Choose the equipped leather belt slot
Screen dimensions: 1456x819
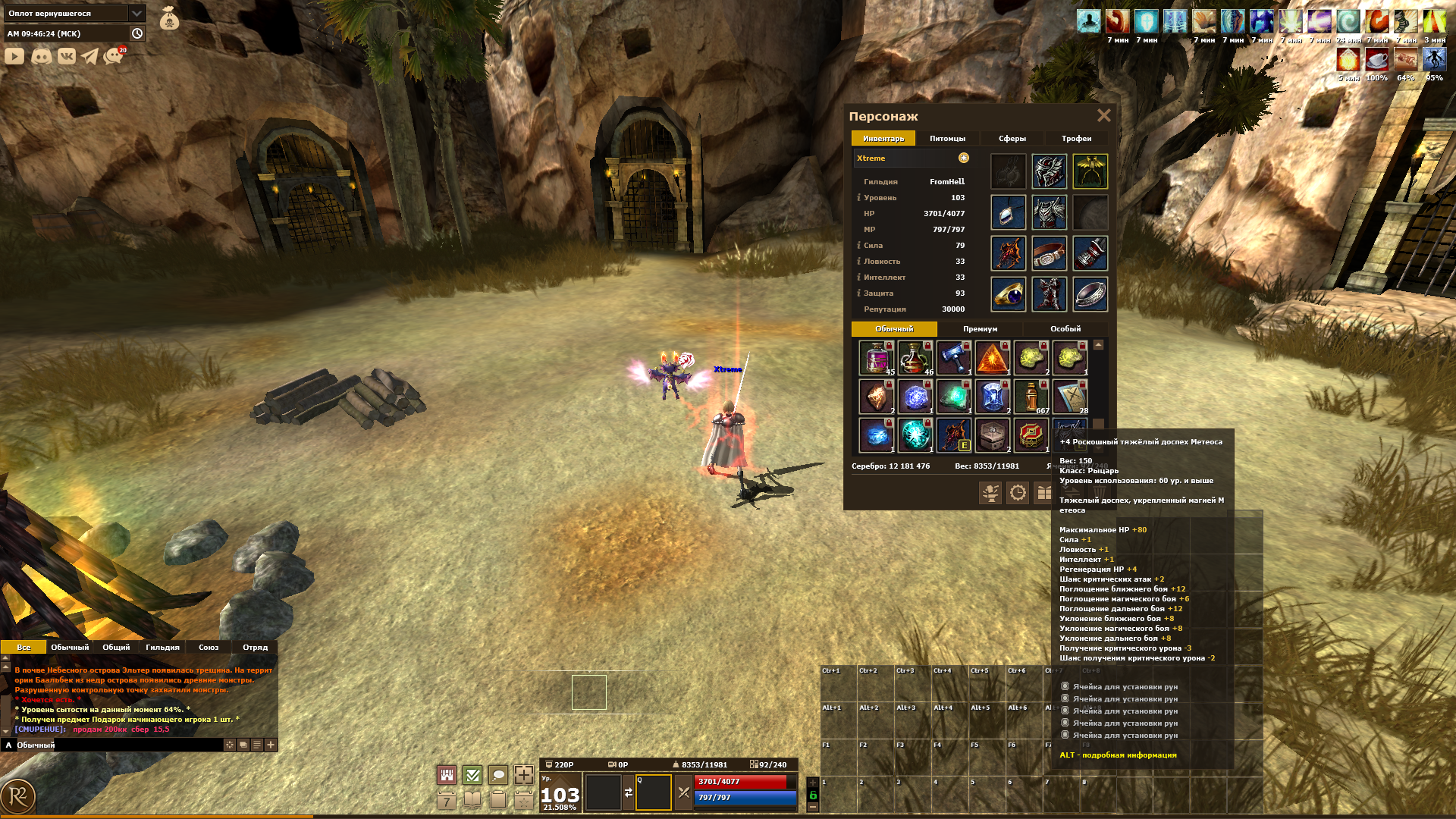pos(1049,254)
